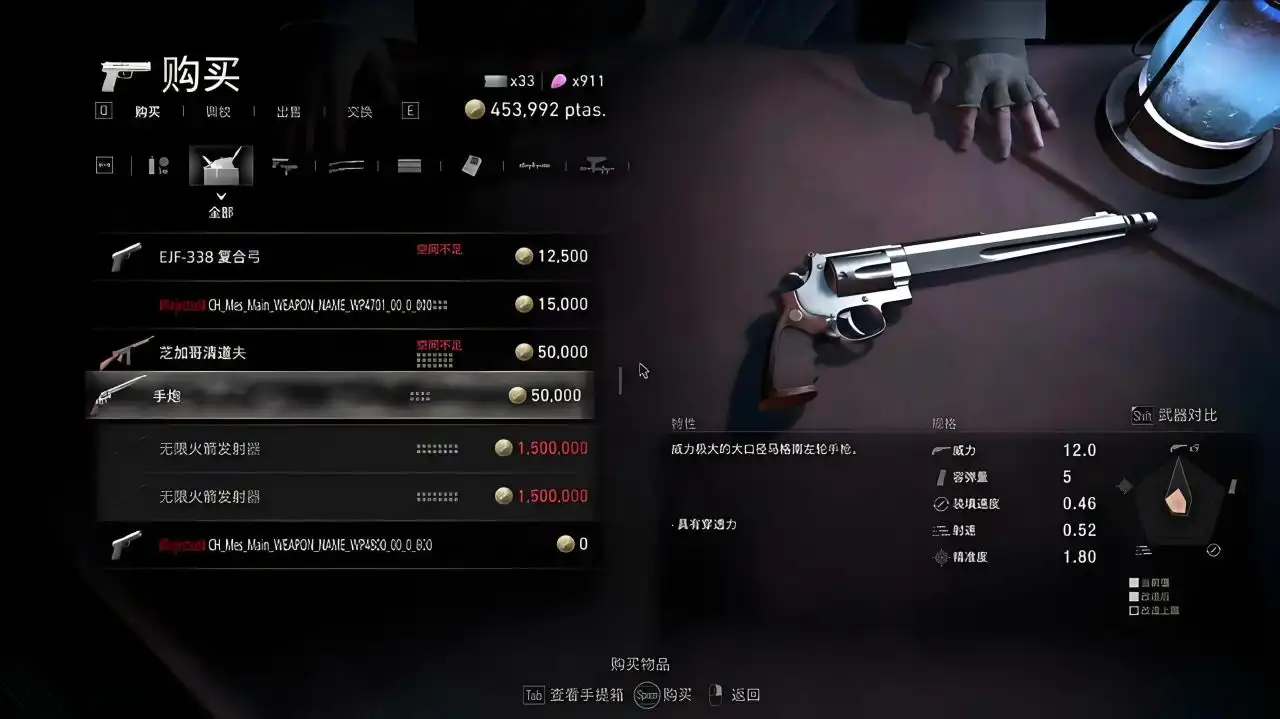The width and height of the screenshot is (1280, 719).
Task: Open the 出售 sell tab
Action: [x=289, y=112]
